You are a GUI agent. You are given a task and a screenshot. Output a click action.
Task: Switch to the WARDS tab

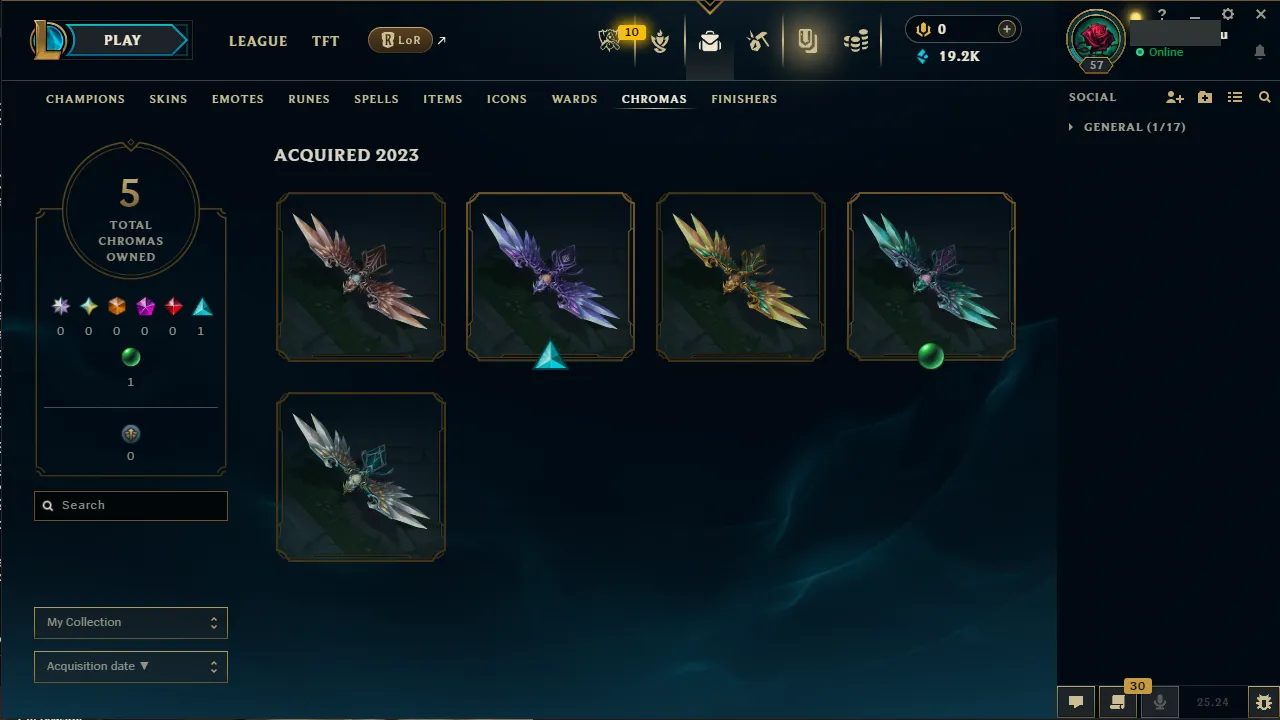[574, 99]
